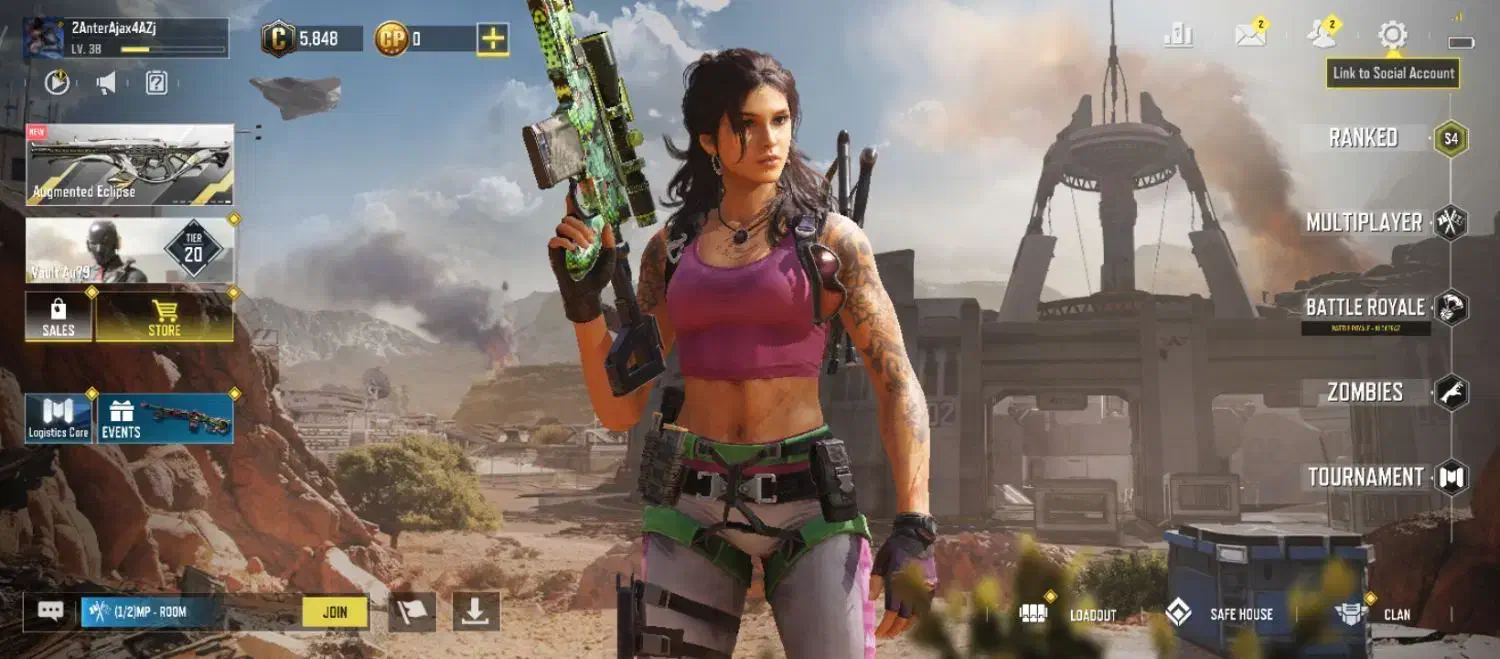Open the Augmented Eclipse weapon banner
The height and width of the screenshot is (659, 1500).
(x=130, y=165)
